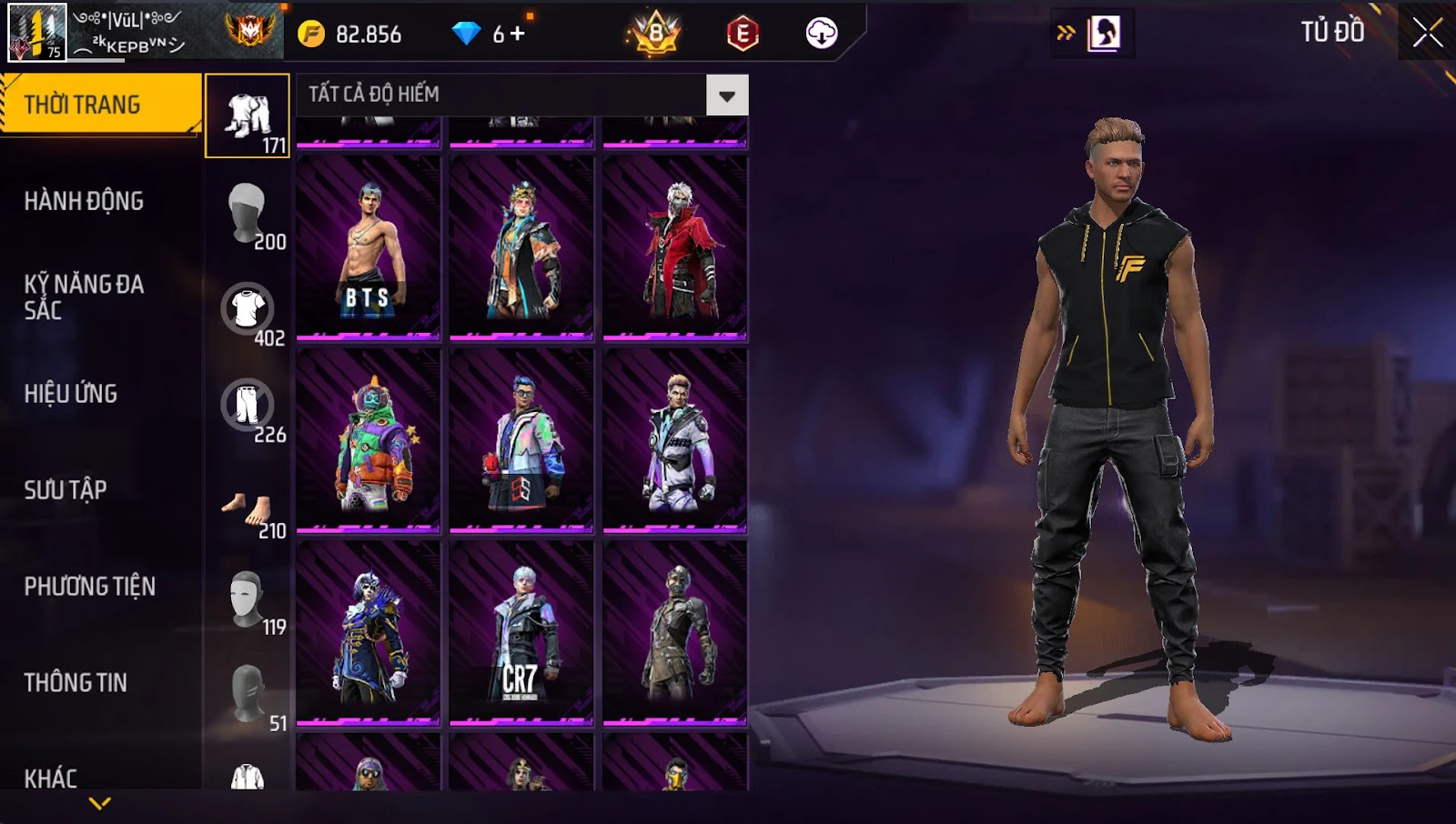The width and height of the screenshot is (1456, 824).
Task: Close the Tủ Đồ wardrobe screen
Action: point(1427,33)
